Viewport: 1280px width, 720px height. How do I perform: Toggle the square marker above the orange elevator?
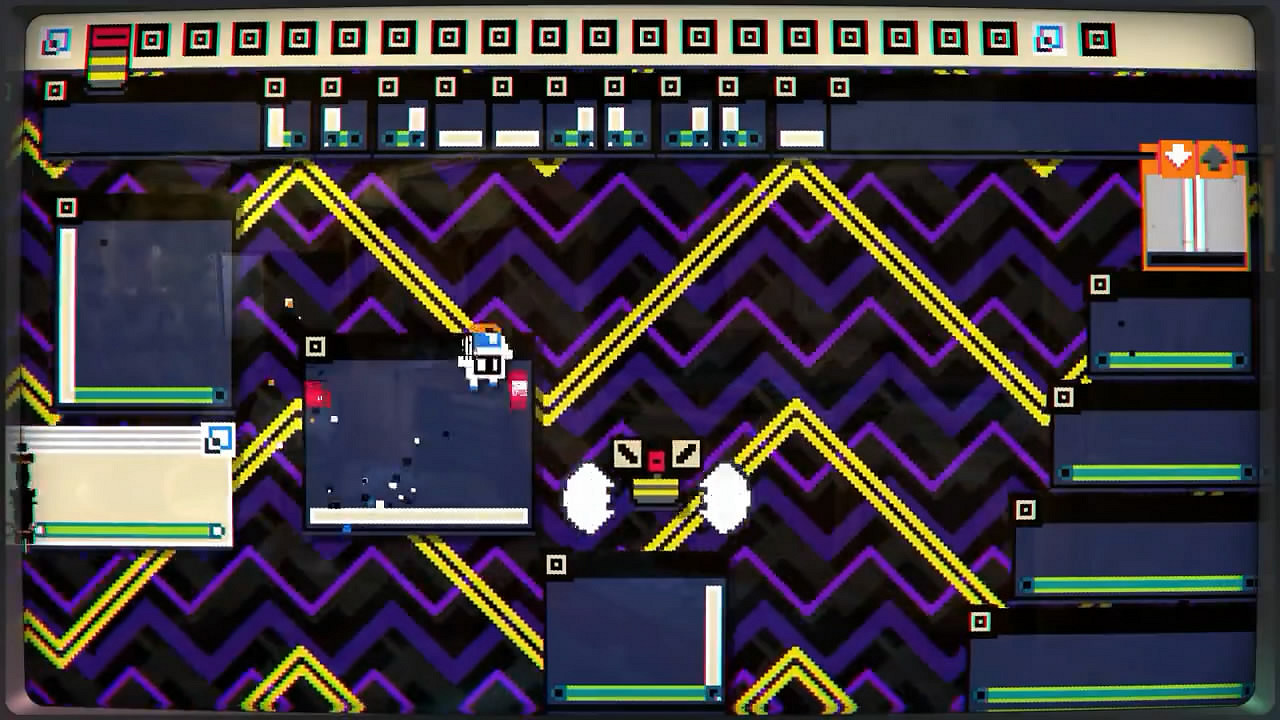[x=1100, y=283]
